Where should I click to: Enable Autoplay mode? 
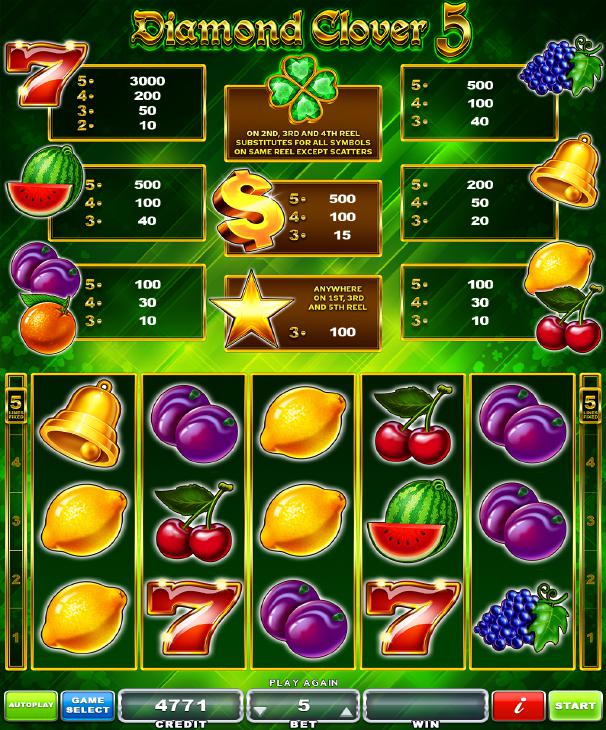coord(29,706)
